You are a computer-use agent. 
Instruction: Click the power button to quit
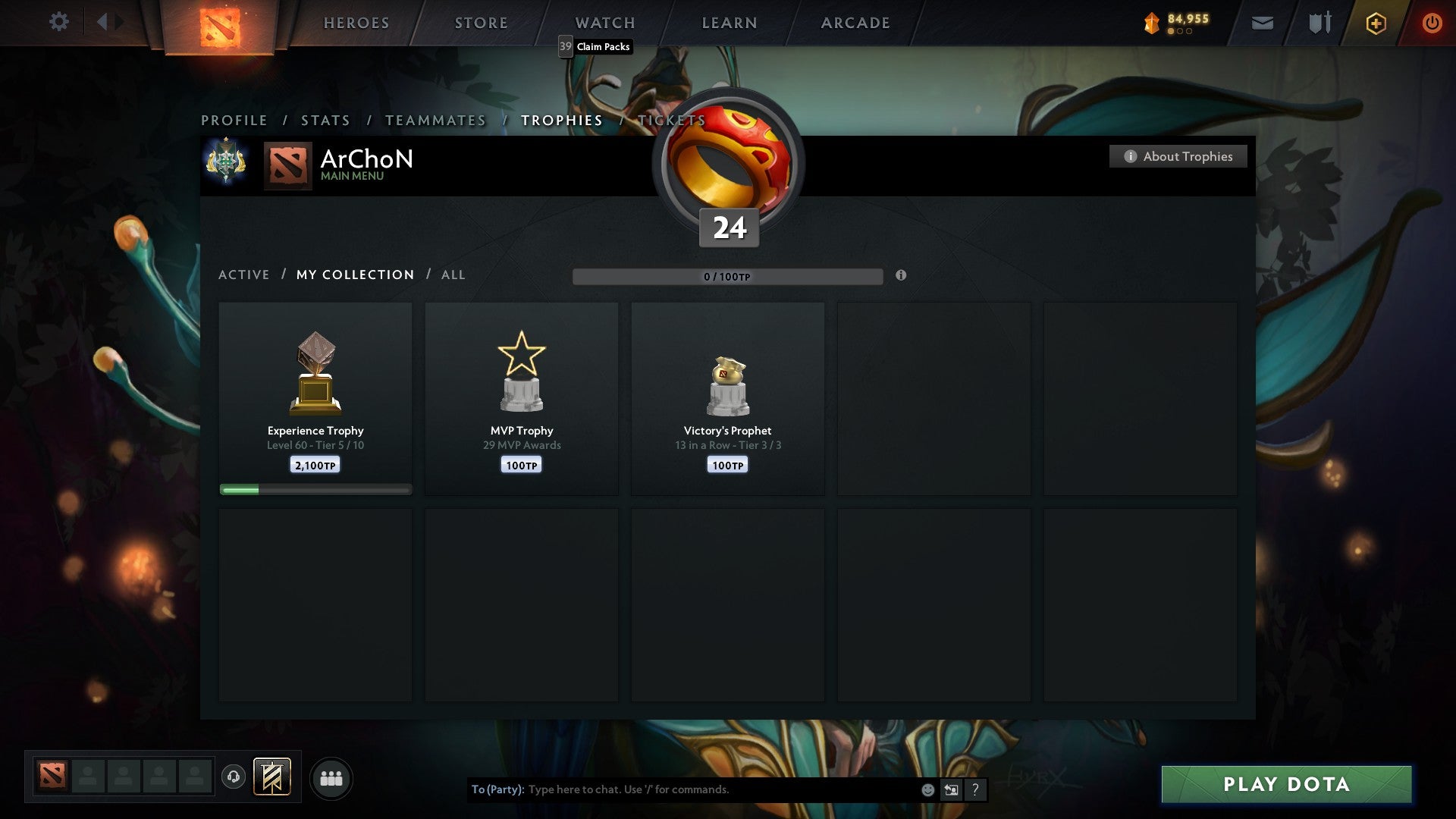(x=1432, y=23)
